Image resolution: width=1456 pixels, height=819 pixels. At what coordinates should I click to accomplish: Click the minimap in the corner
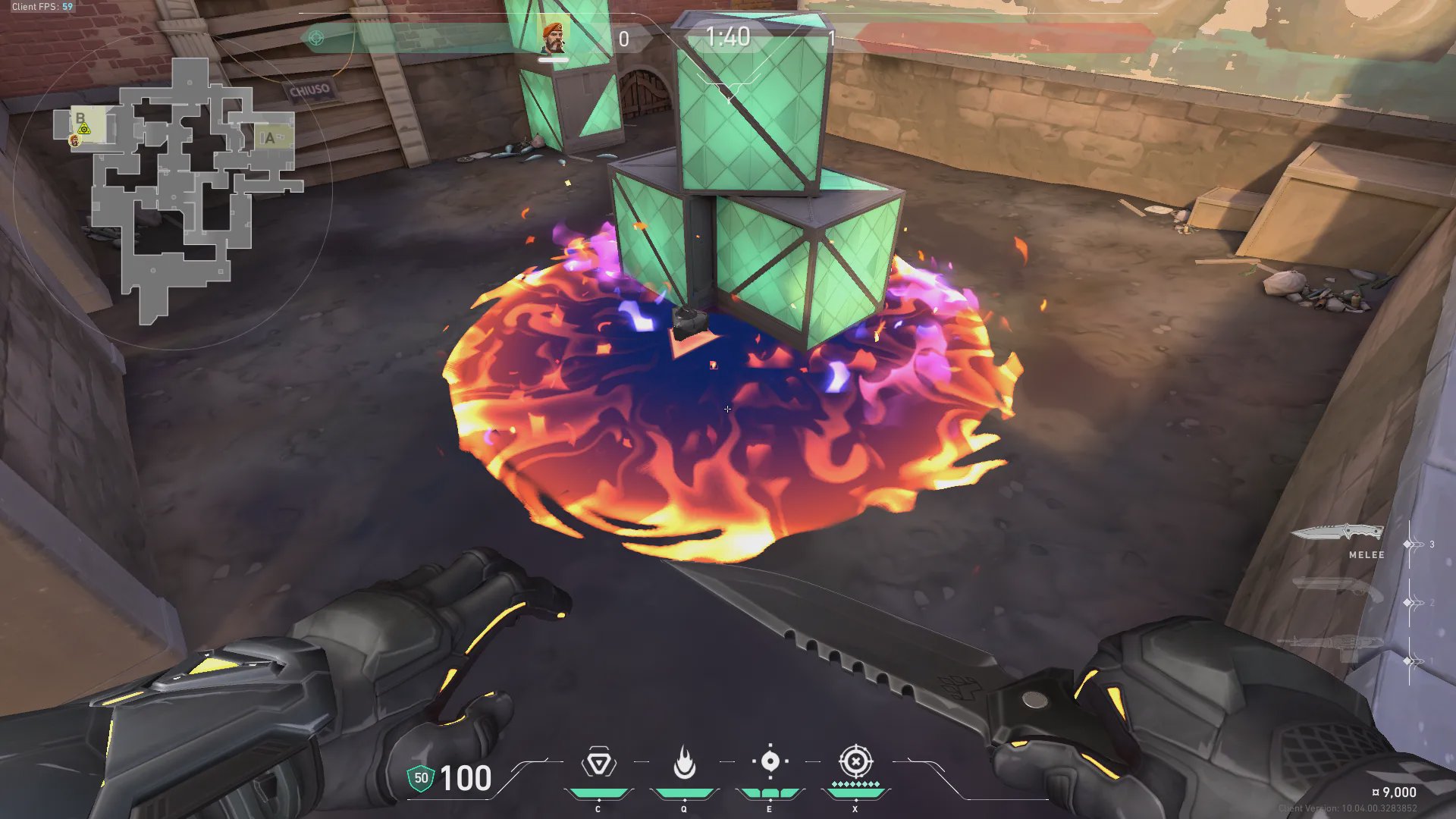[178, 190]
